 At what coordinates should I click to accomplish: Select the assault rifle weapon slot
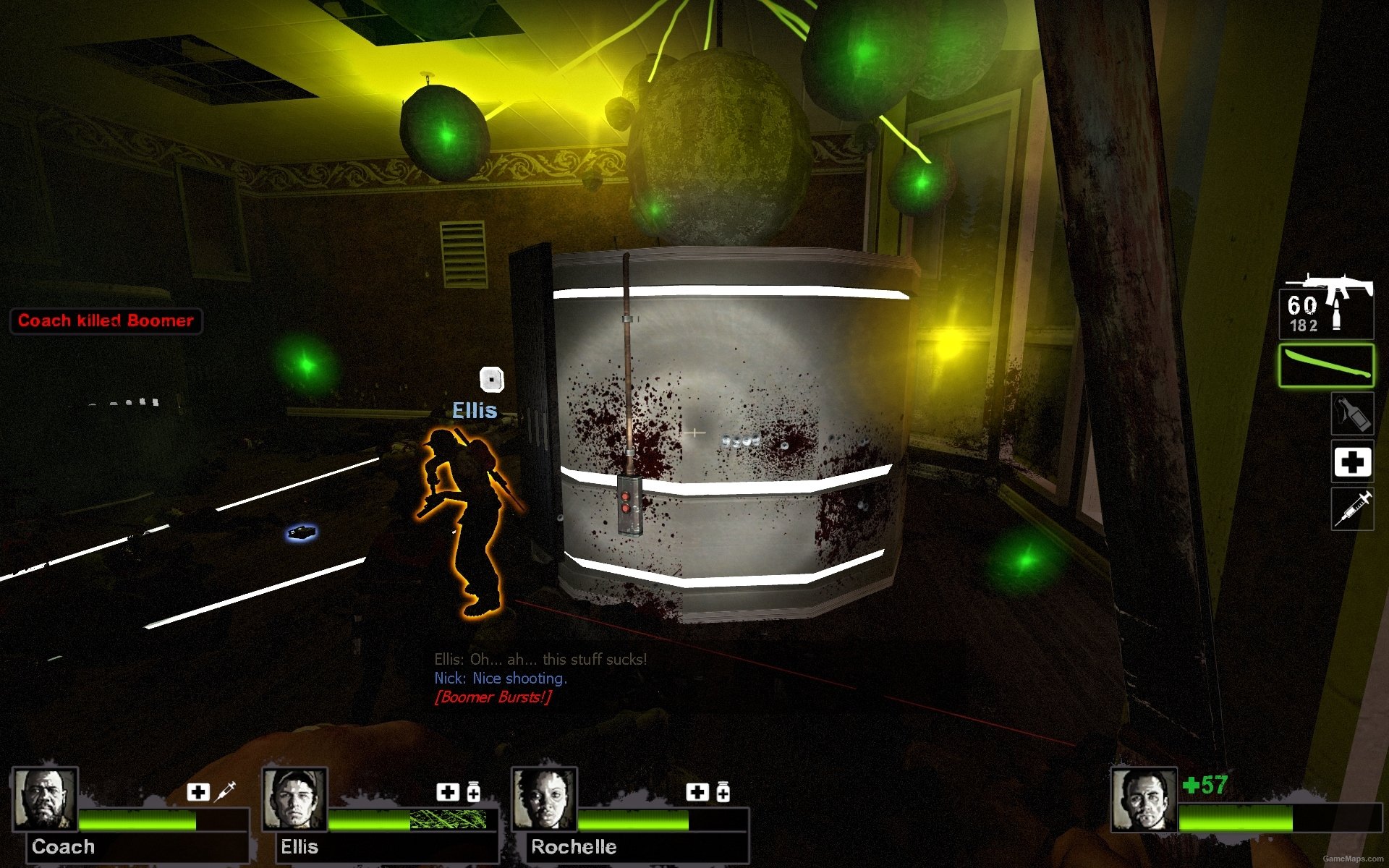[1327, 307]
